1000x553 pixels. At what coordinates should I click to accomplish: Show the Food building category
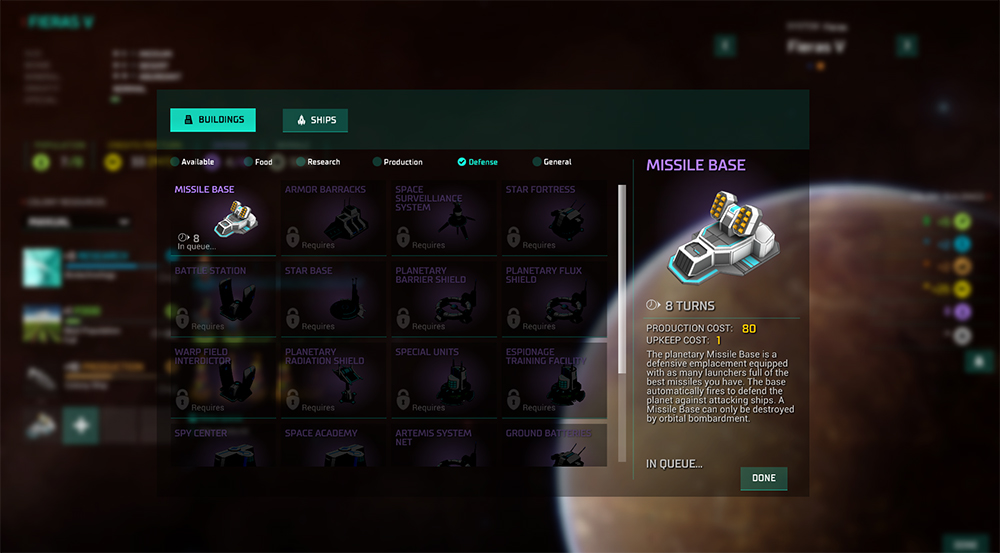(x=258, y=162)
